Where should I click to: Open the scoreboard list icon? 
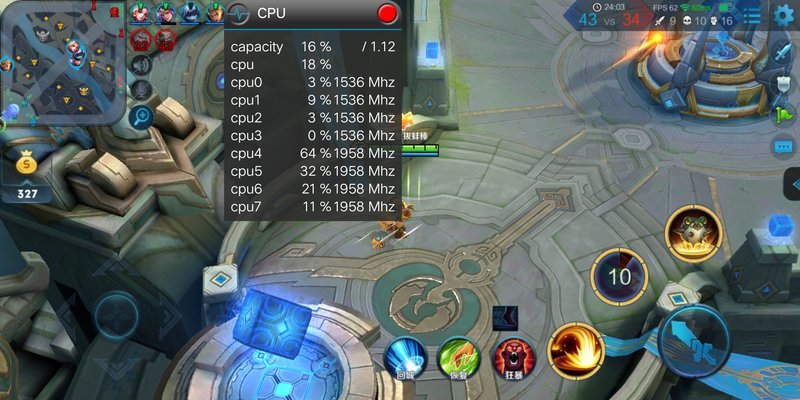pos(752,14)
